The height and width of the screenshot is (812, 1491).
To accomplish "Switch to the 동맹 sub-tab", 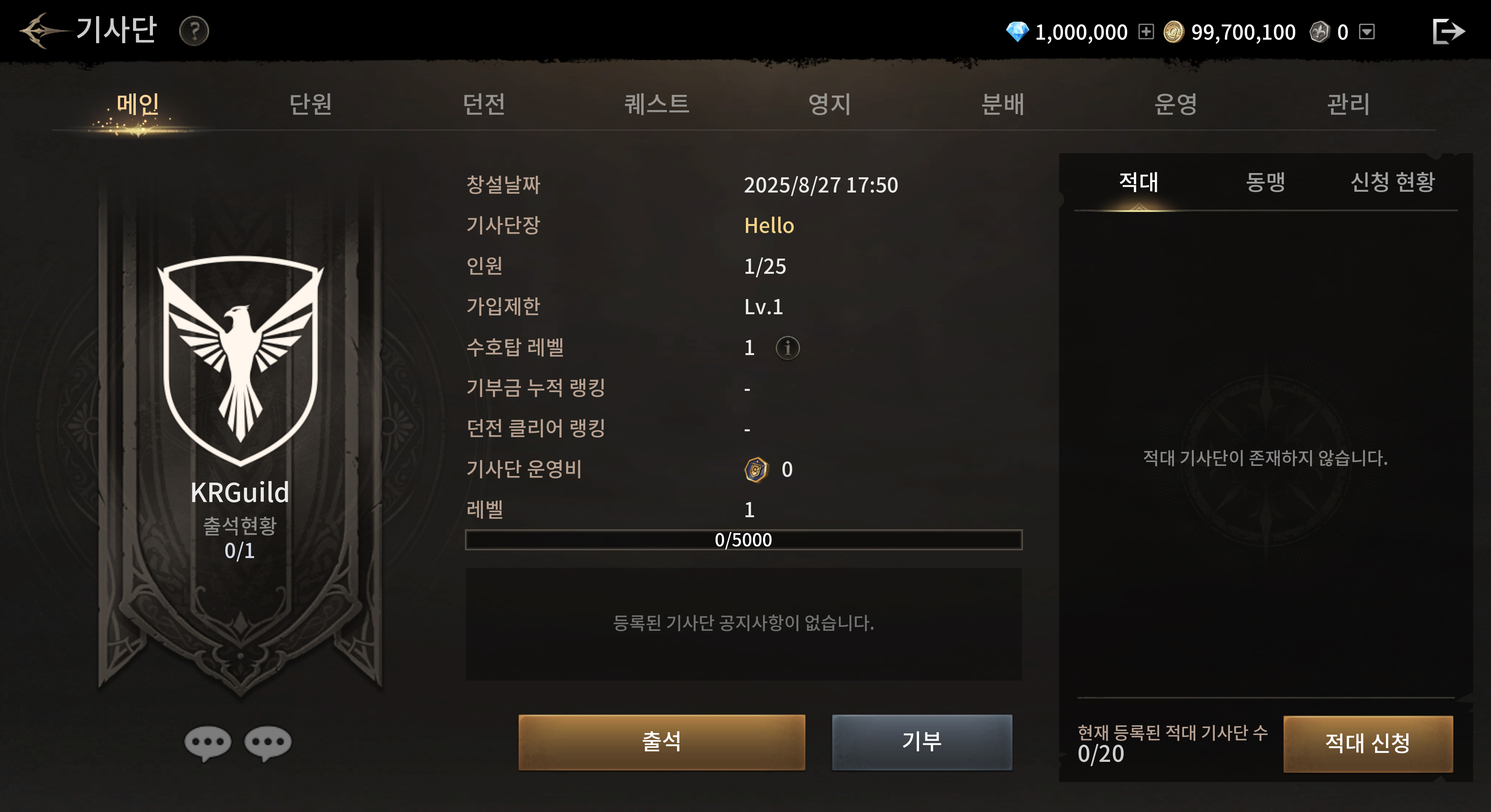I will [x=1265, y=182].
